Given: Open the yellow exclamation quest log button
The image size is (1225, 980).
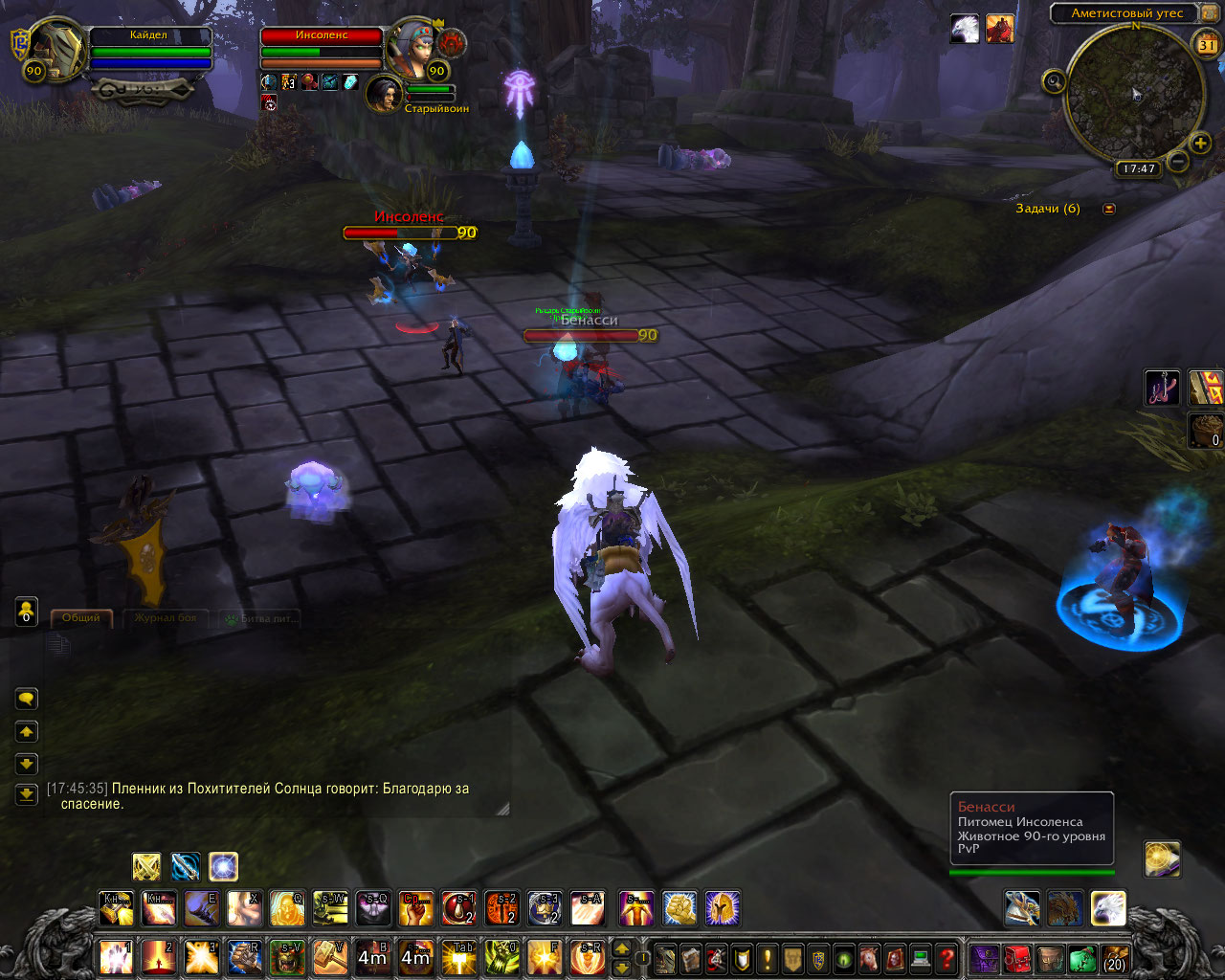Looking at the screenshot, I should coord(767,957).
